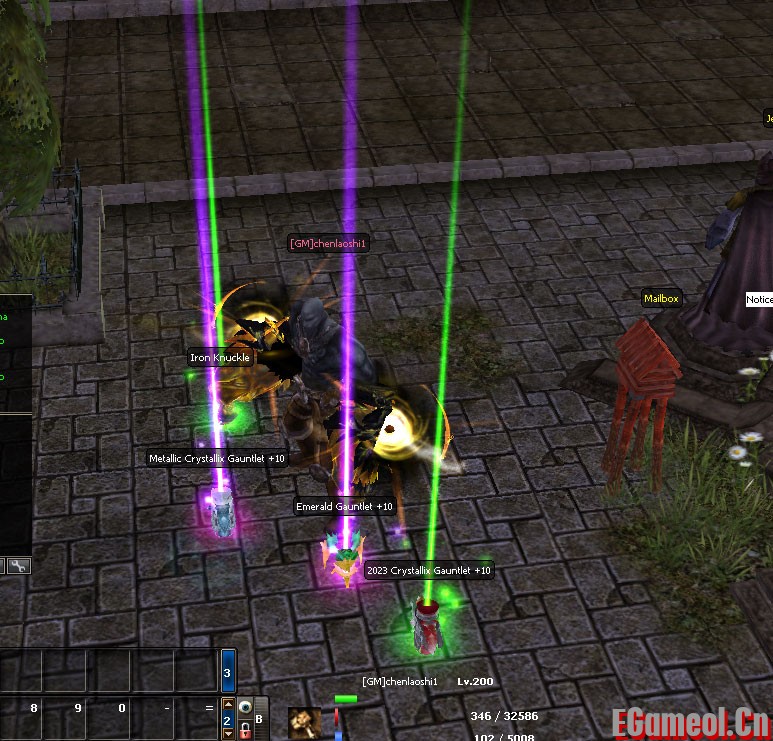Click the wrench chat settings button
The image size is (773, 741).
20,566
